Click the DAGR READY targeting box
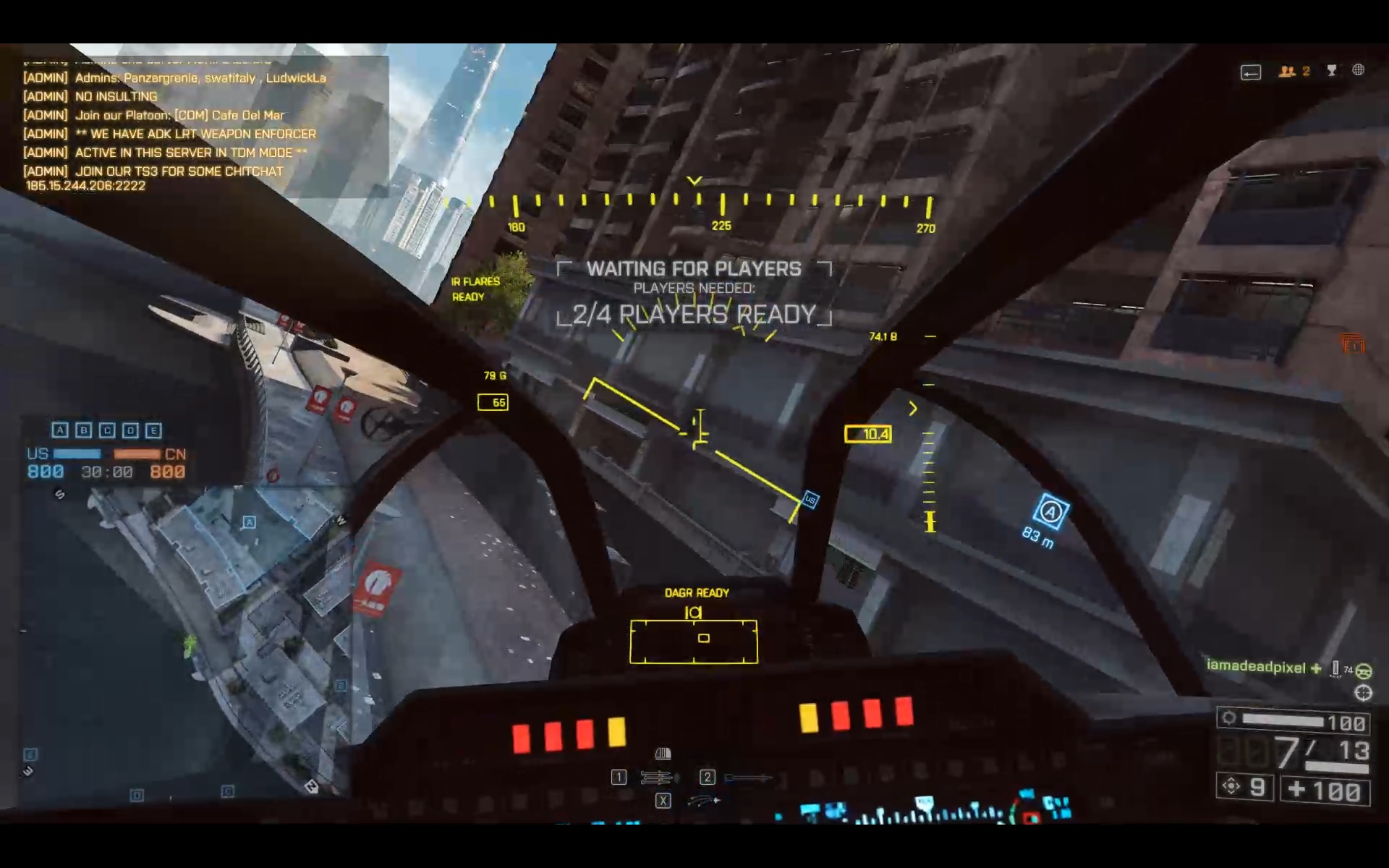Viewport: 1389px width, 868px height. [694, 641]
